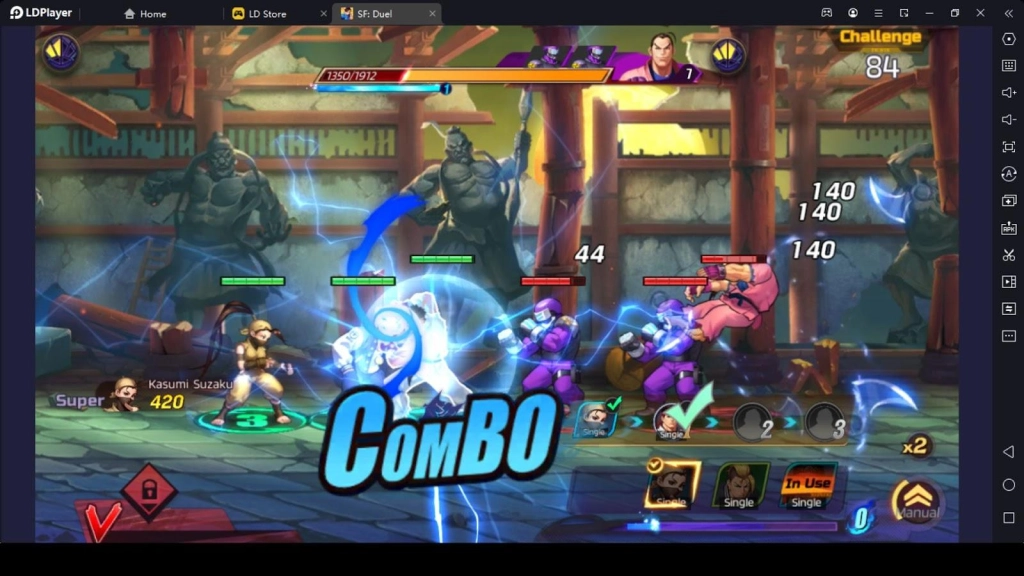
Task: Select the masked ninja Single skill card
Action: 671,486
